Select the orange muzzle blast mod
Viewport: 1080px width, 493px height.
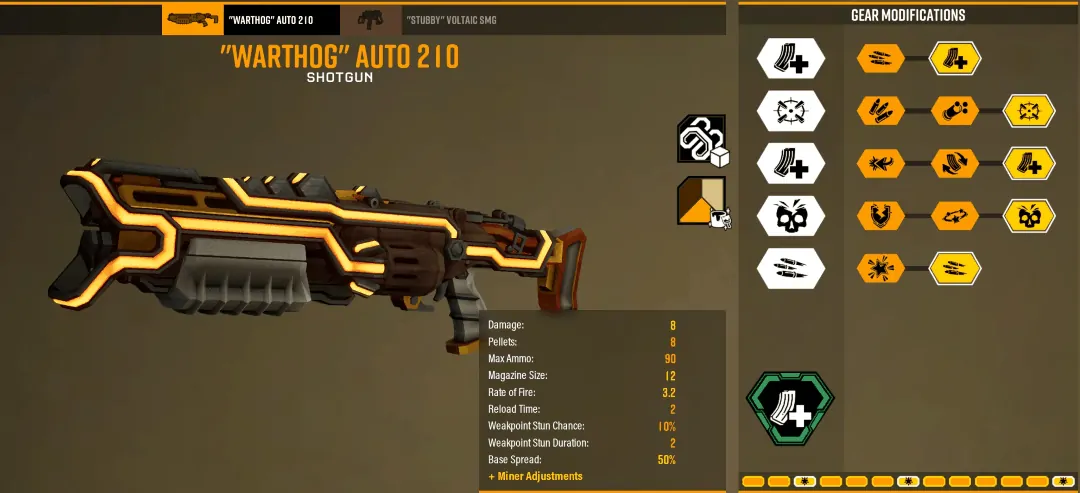point(881,162)
